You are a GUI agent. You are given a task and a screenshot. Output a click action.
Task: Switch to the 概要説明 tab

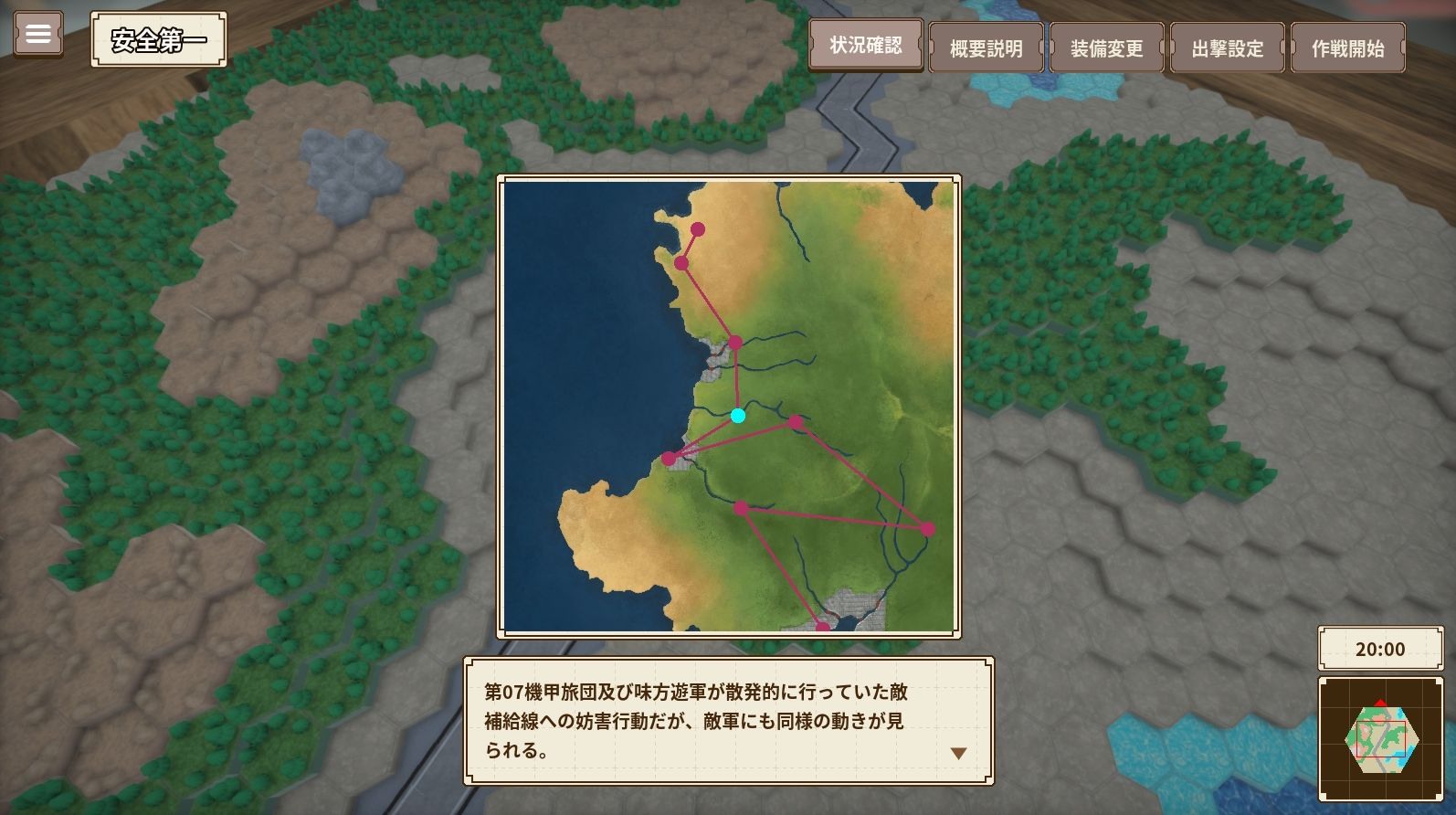986,47
